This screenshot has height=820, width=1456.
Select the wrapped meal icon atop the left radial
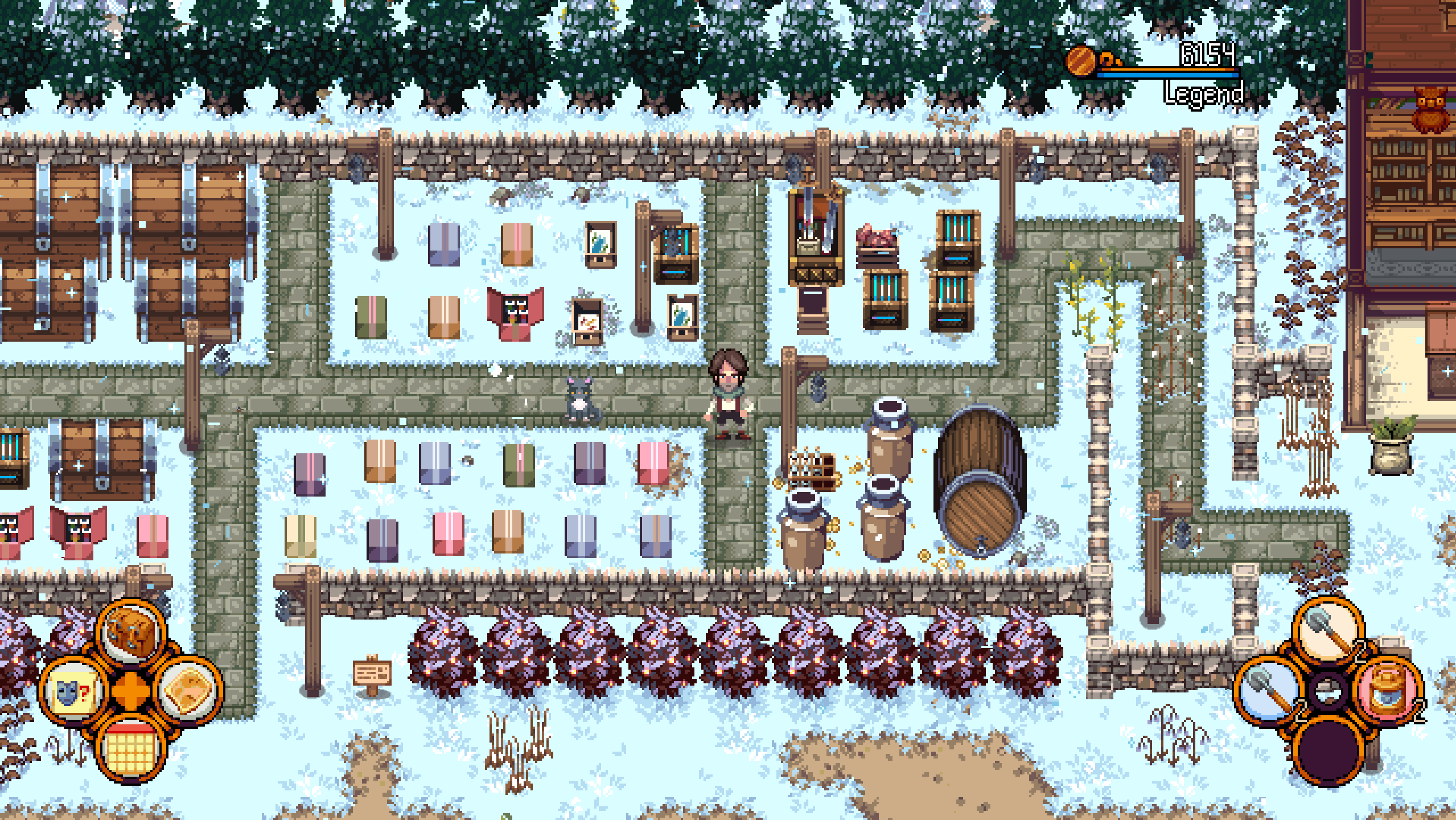[x=130, y=631]
